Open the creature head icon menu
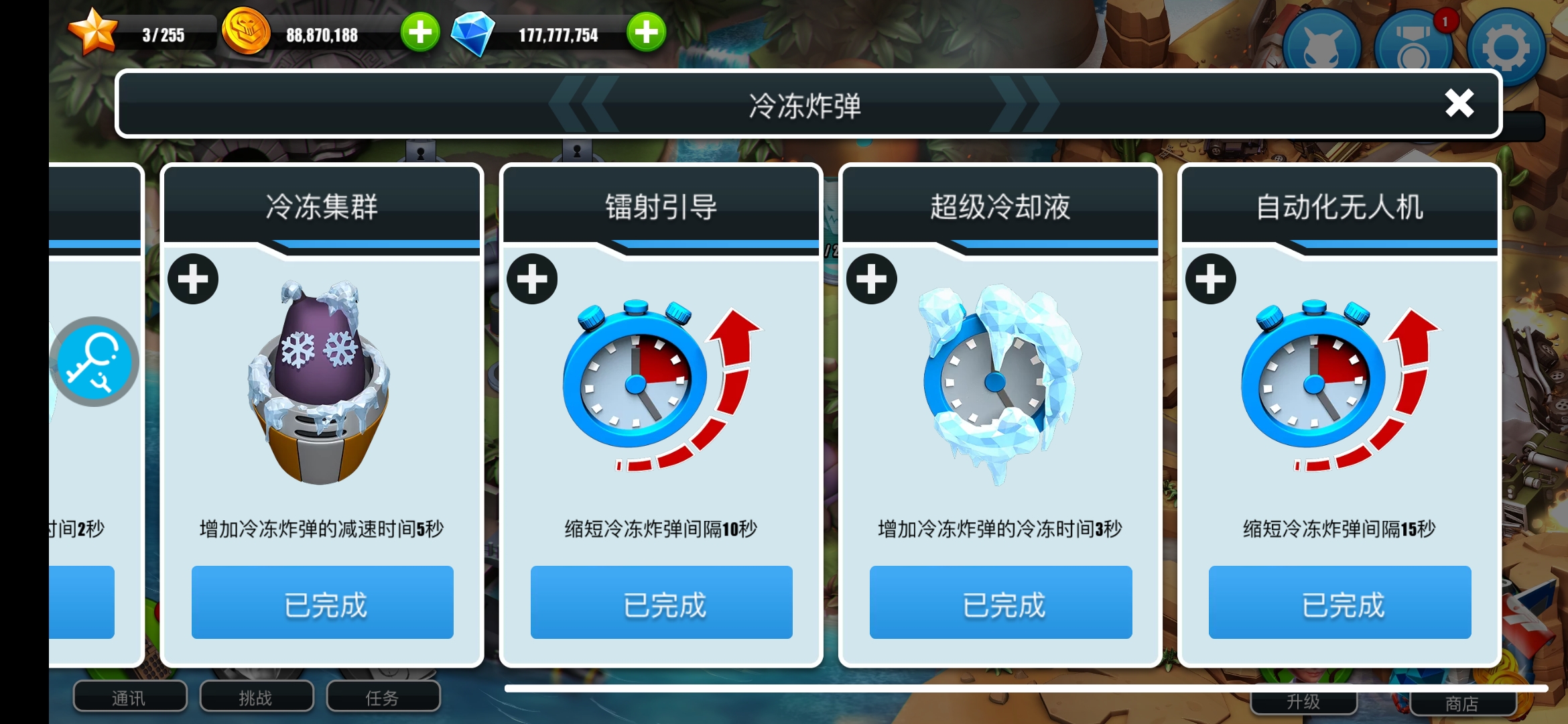 click(x=1321, y=47)
